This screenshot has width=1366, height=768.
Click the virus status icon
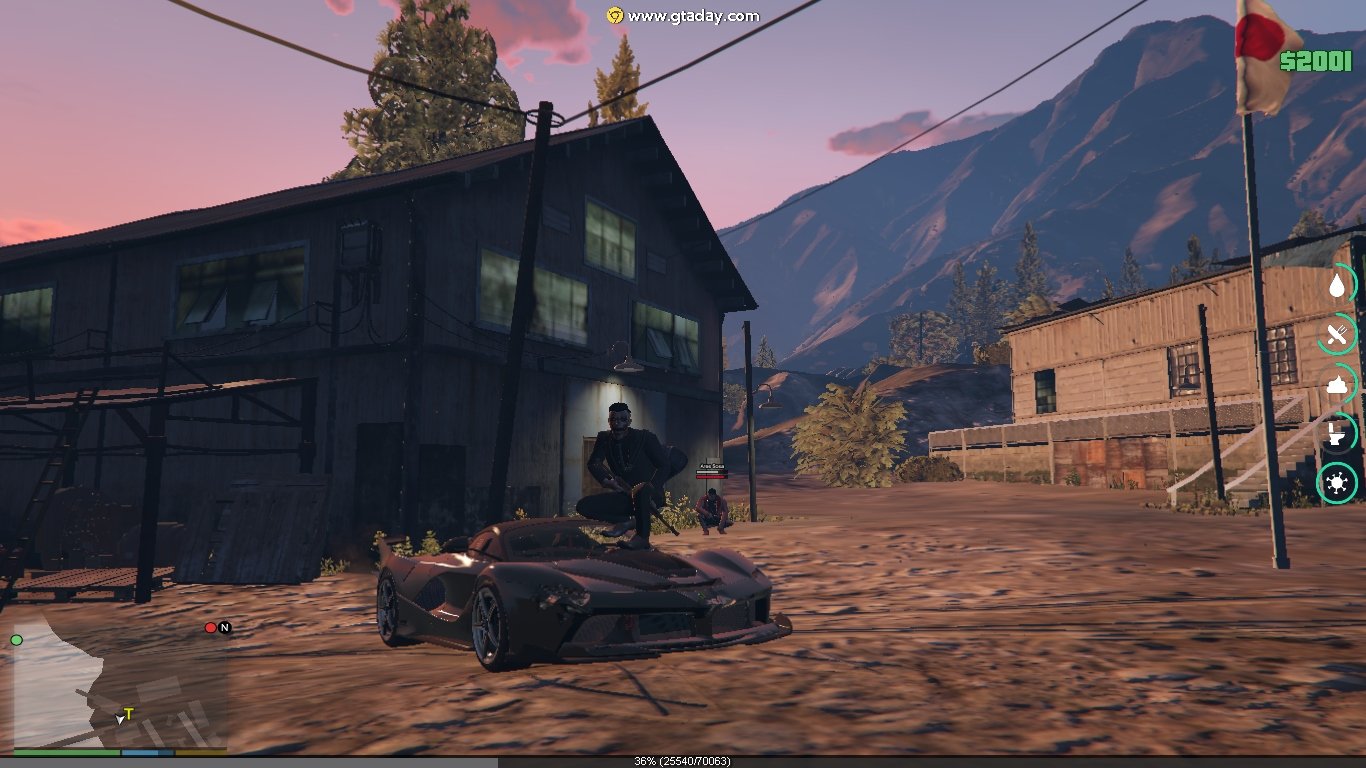[x=1337, y=484]
